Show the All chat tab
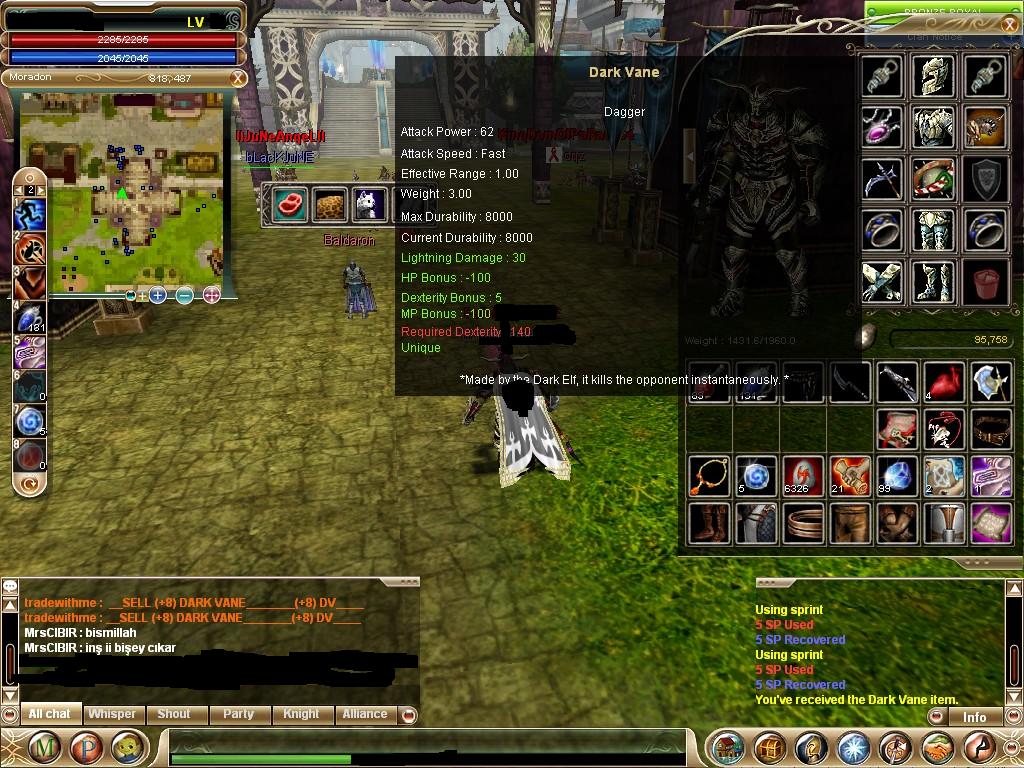Screen dimensions: 1024x768 [x=49, y=714]
